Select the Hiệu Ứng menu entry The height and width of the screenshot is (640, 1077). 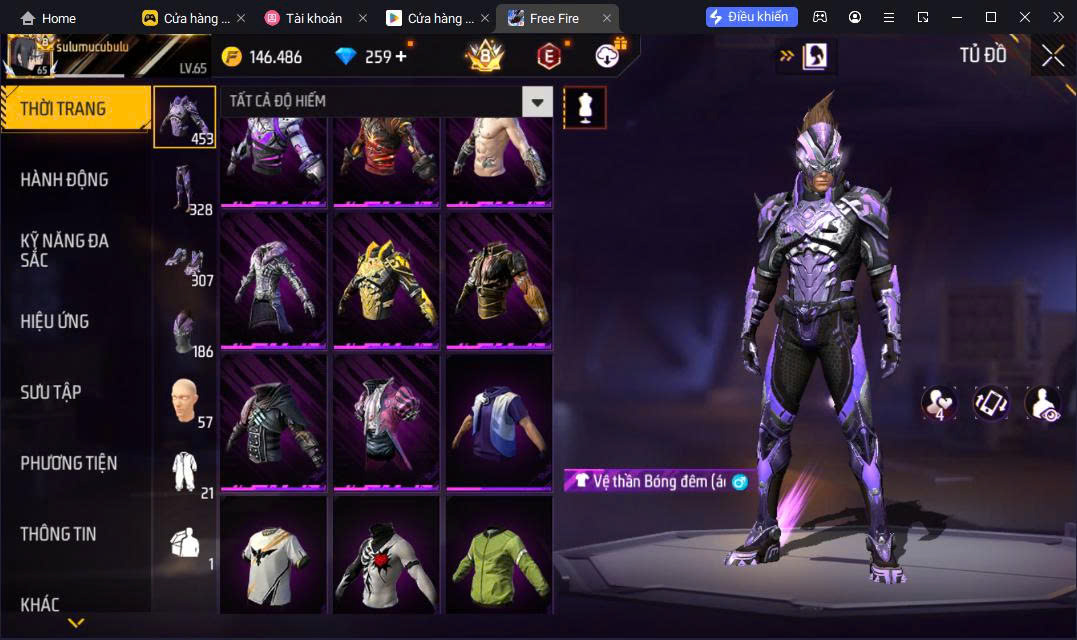click(55, 321)
